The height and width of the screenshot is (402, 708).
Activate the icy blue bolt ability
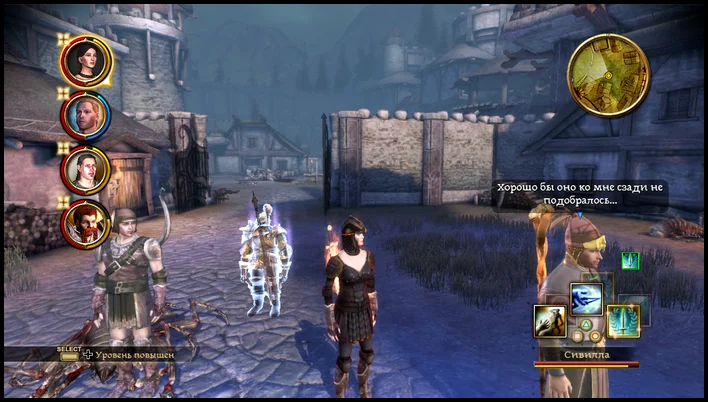[x=587, y=299]
